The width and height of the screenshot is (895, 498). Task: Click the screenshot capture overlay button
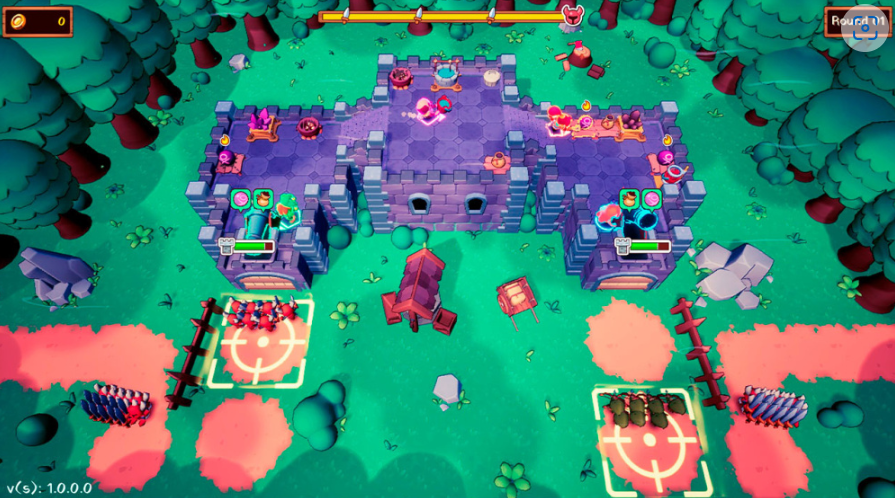point(863,27)
